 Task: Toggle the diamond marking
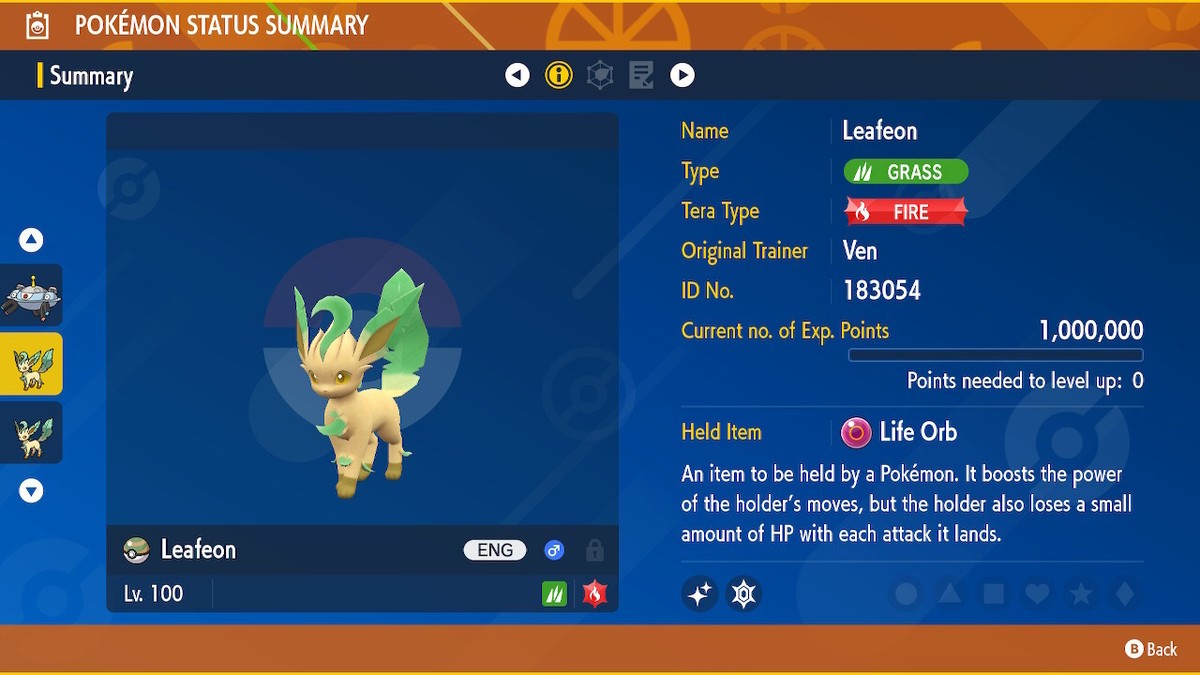coord(1125,594)
